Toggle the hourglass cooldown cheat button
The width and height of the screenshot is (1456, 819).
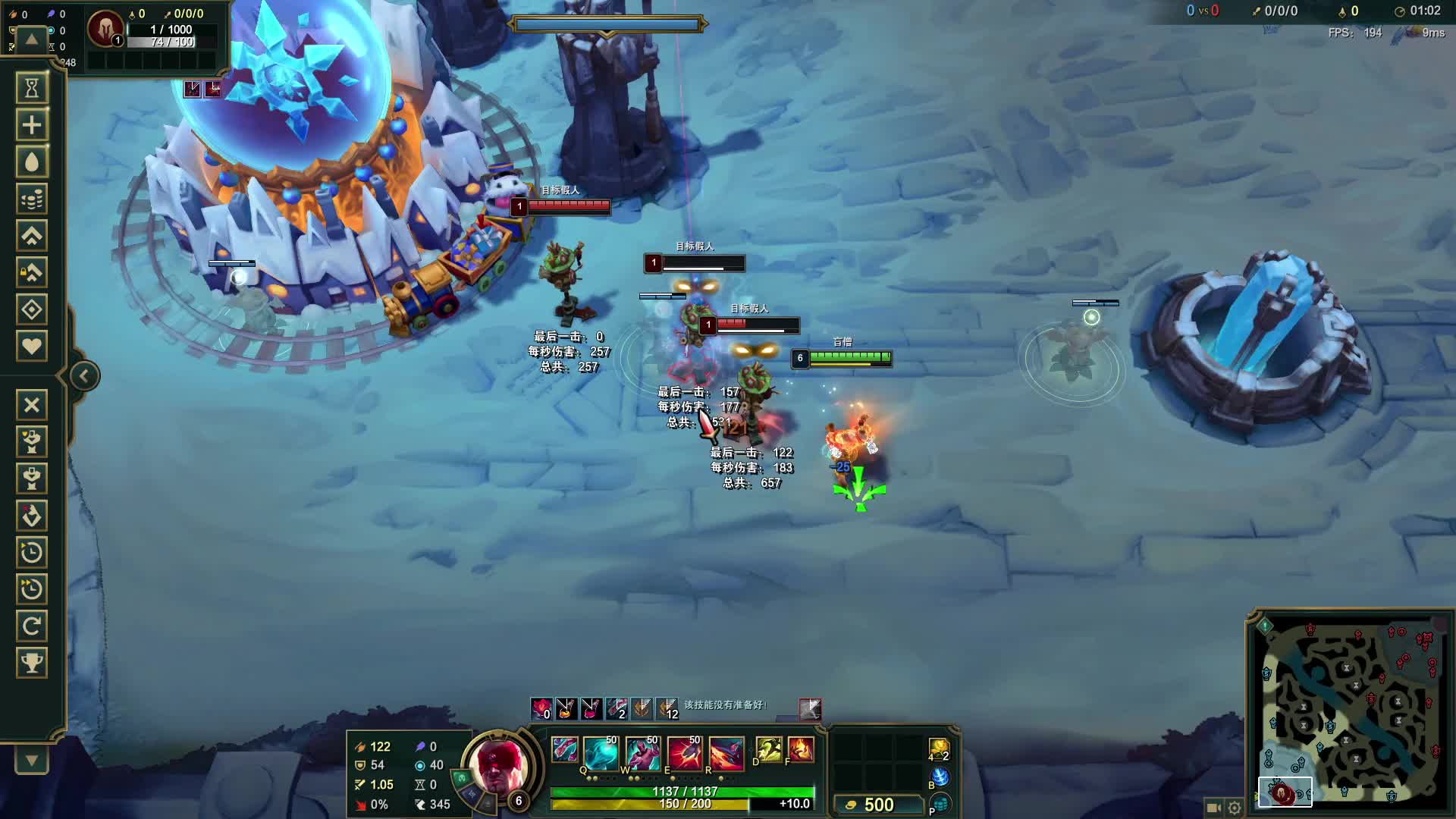tap(32, 88)
